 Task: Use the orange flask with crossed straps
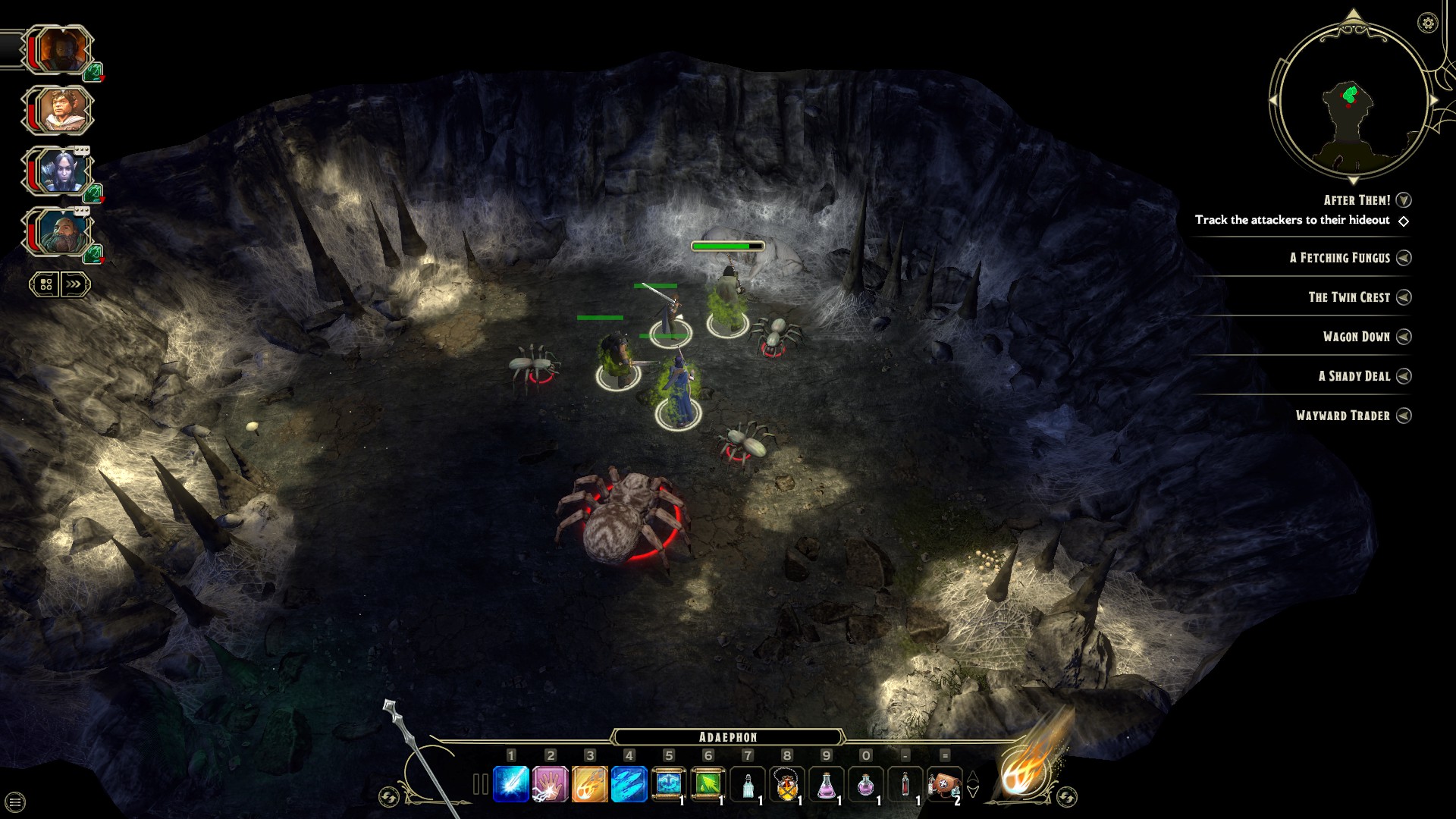[787, 784]
